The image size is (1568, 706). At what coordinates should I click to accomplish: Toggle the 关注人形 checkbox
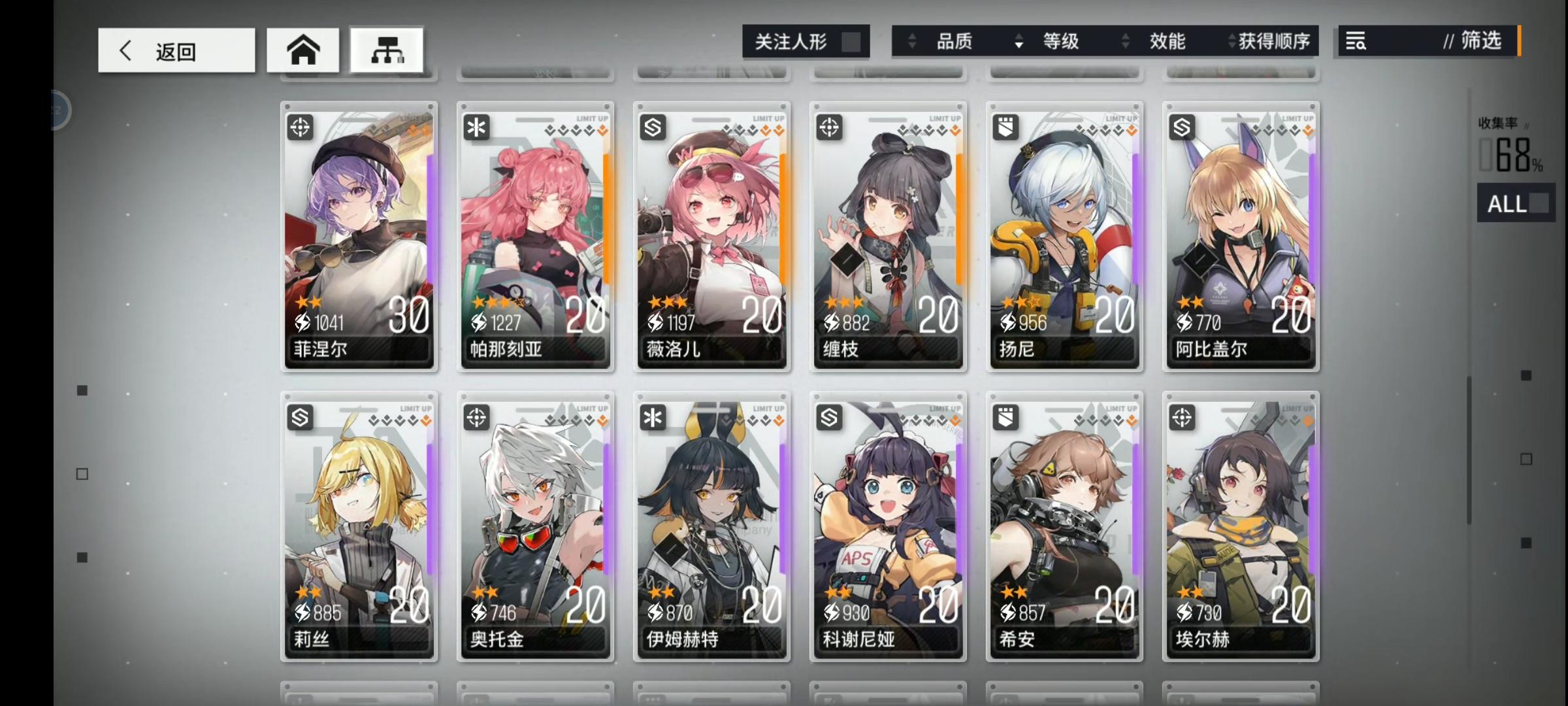point(853,41)
